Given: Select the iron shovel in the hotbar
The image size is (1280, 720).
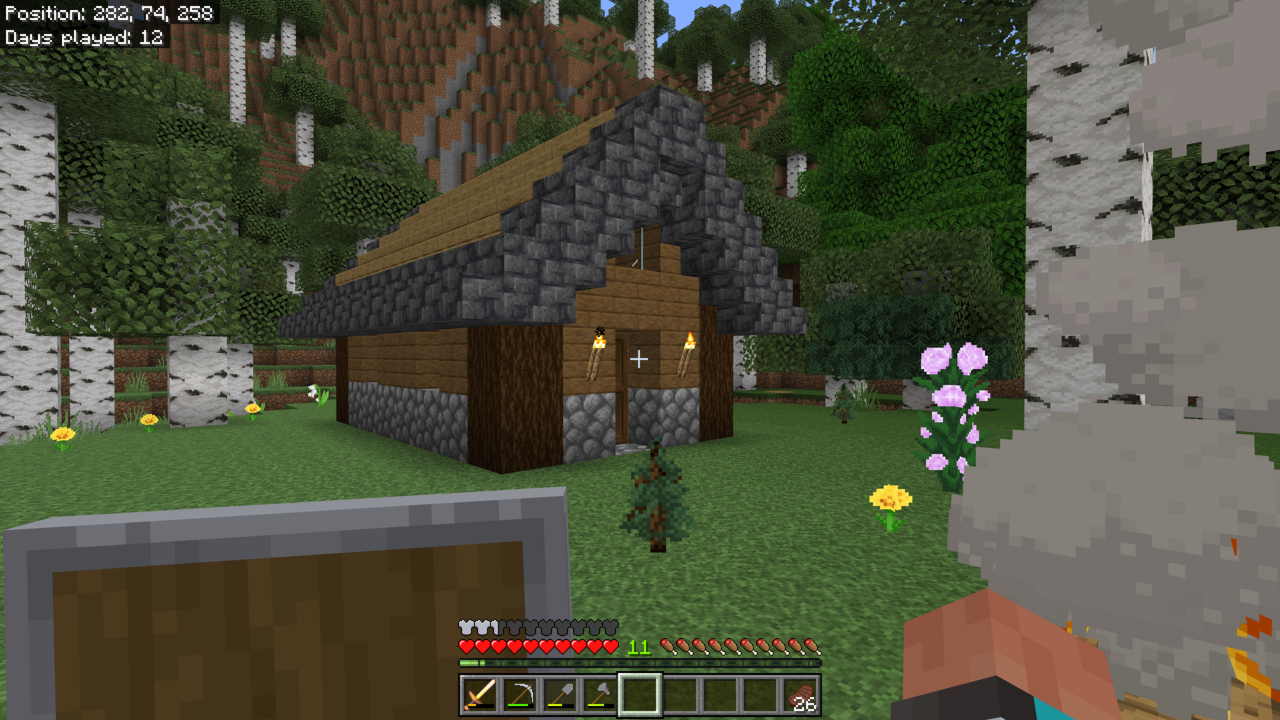Looking at the screenshot, I should click(x=558, y=695).
